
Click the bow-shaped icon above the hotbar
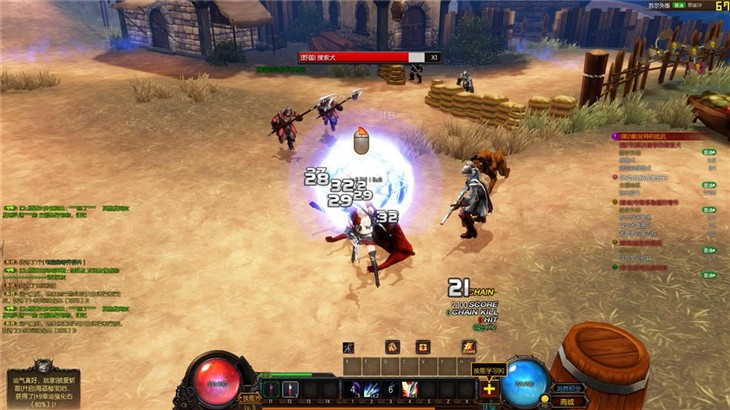click(x=348, y=347)
